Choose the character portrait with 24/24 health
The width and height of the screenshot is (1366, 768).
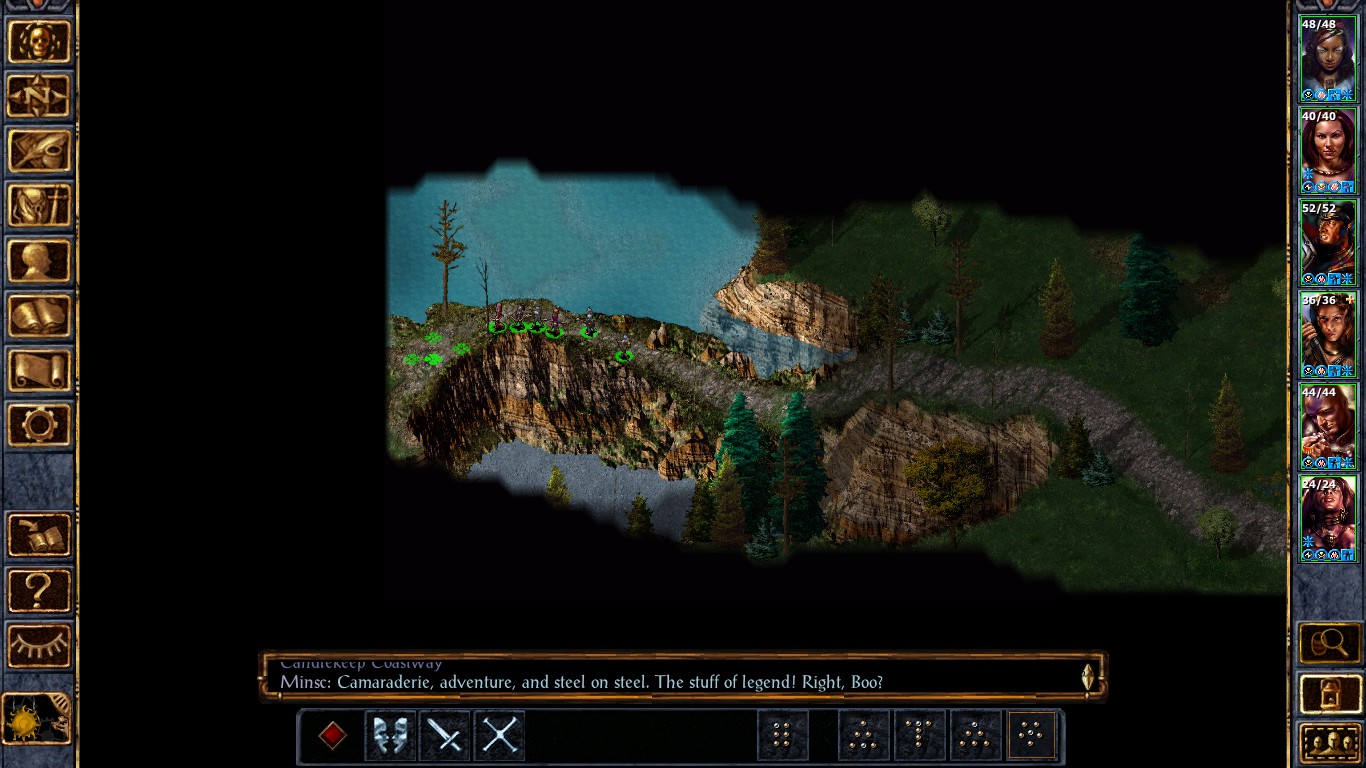pyautogui.click(x=1328, y=518)
